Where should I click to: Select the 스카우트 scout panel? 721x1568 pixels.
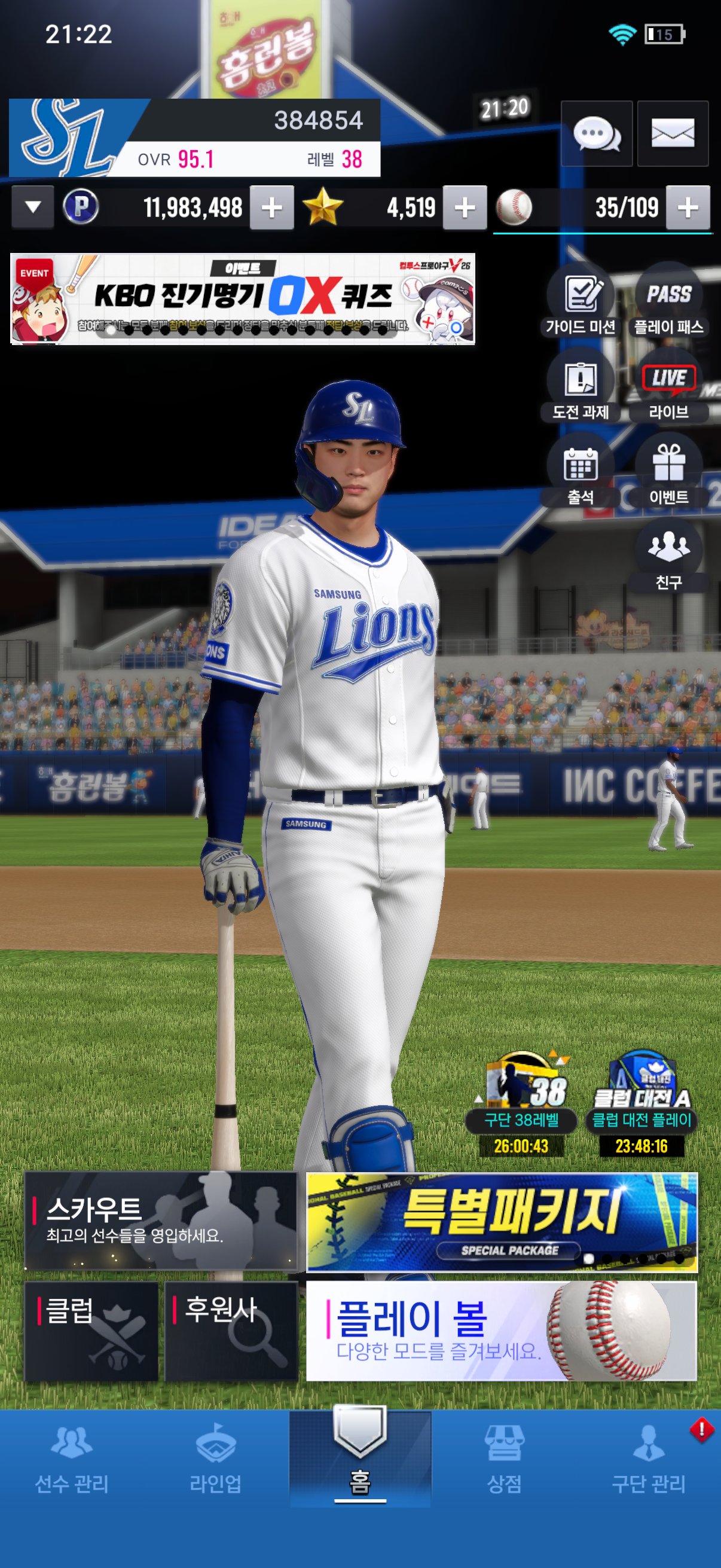tap(161, 1221)
